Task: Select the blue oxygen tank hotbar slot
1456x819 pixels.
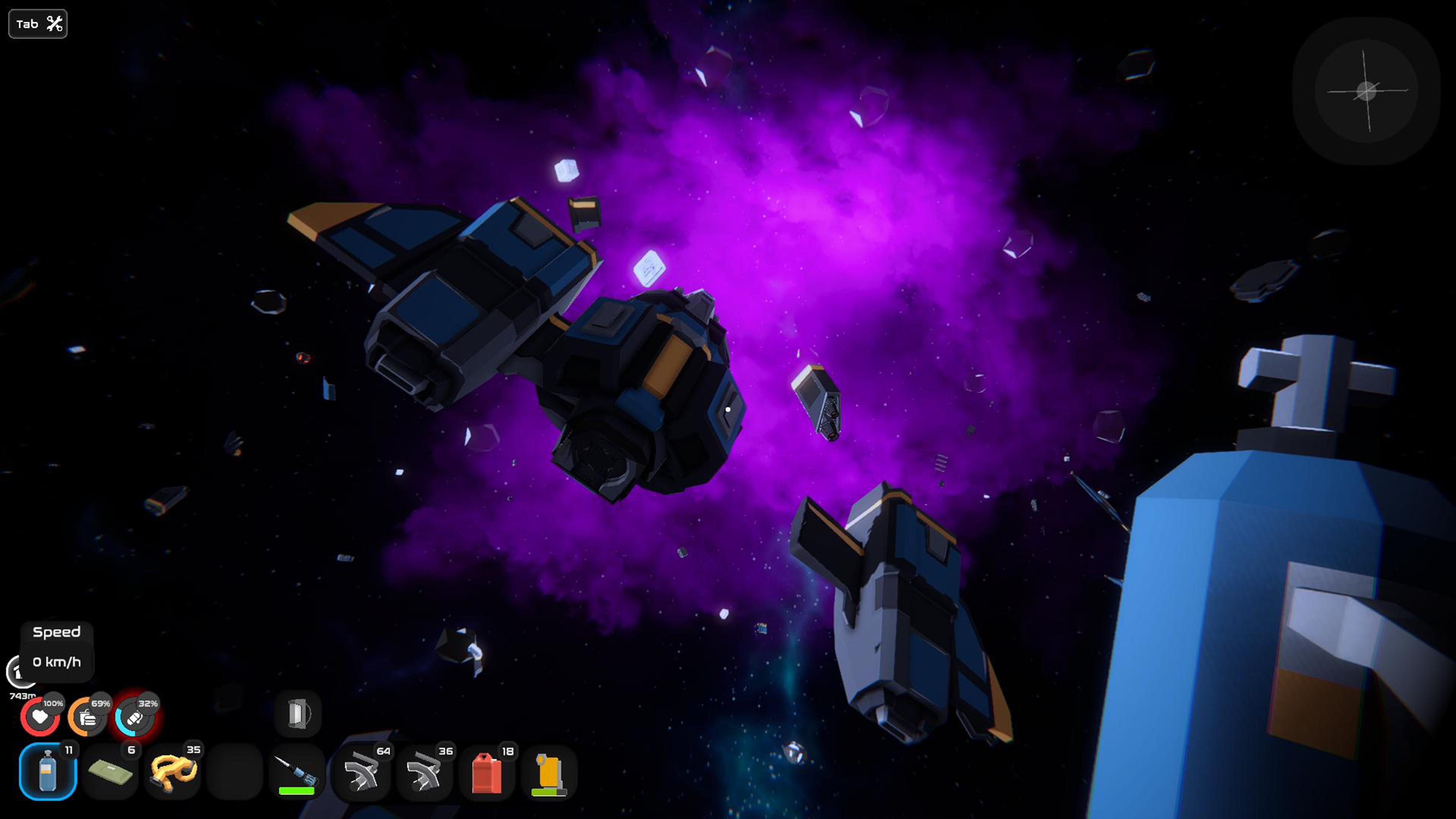Action: pos(48,772)
